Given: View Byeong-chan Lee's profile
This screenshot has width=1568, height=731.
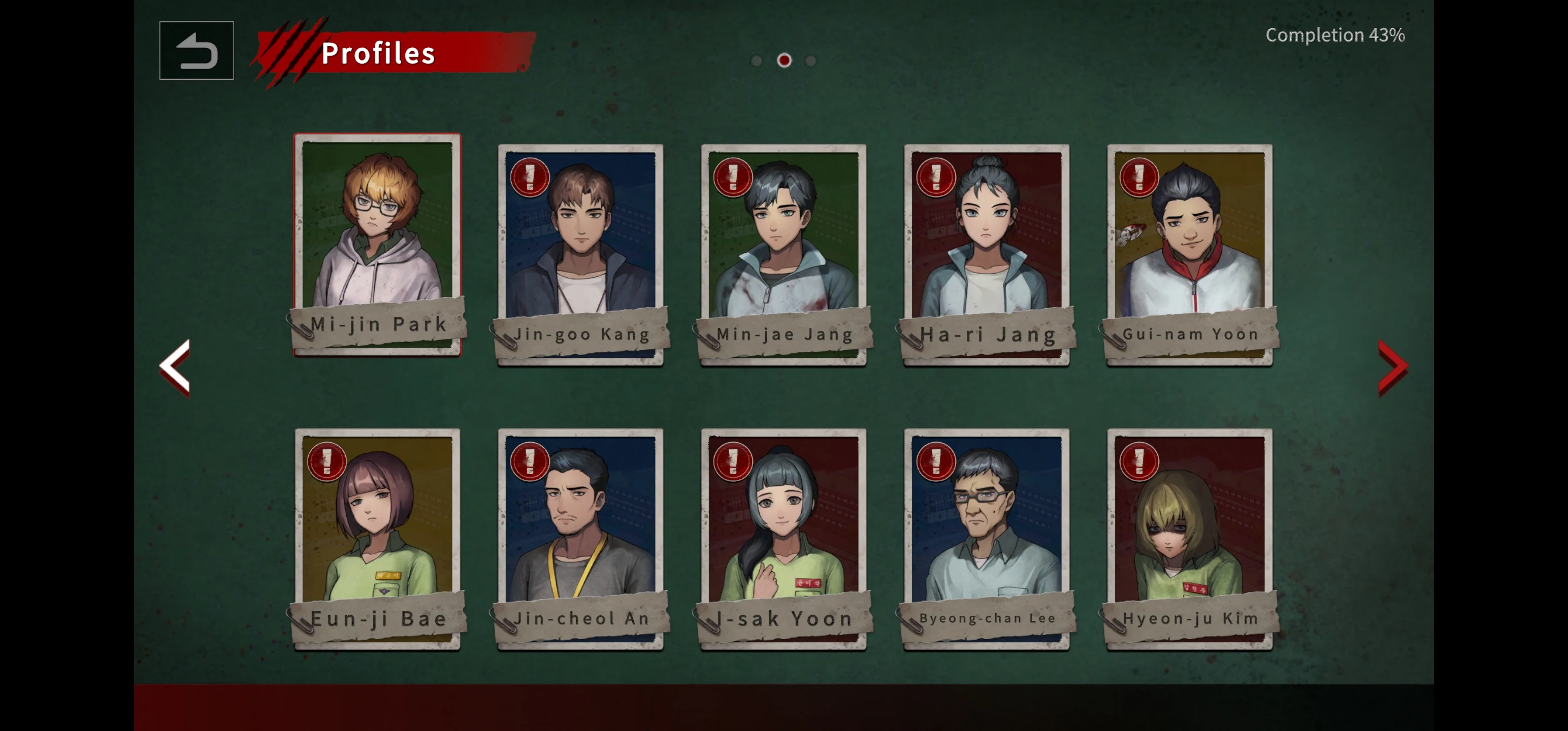Looking at the screenshot, I should (x=986, y=538).
